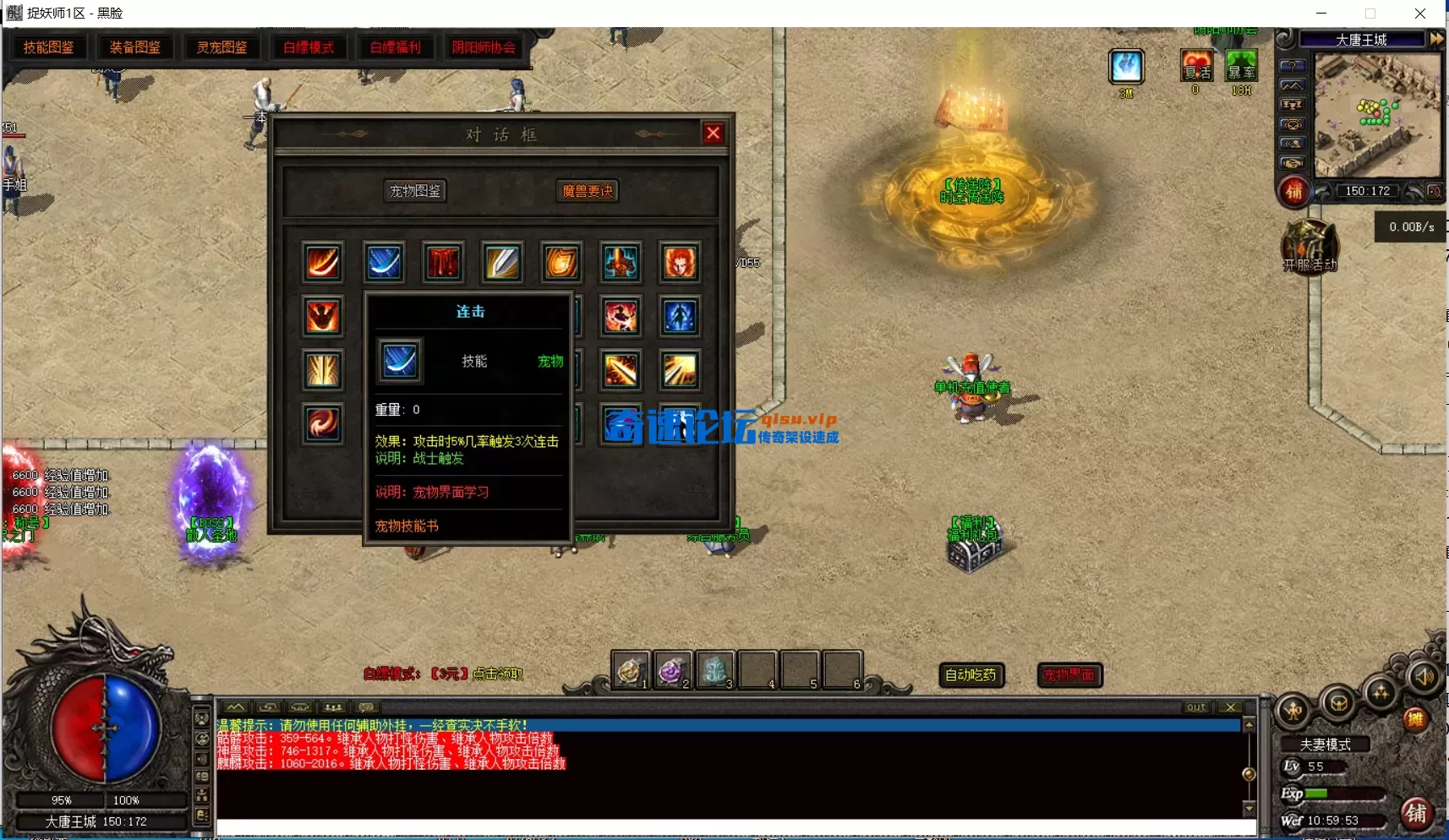
Task: Open the 装备图鉴 menu
Action: pyautogui.click(x=135, y=47)
